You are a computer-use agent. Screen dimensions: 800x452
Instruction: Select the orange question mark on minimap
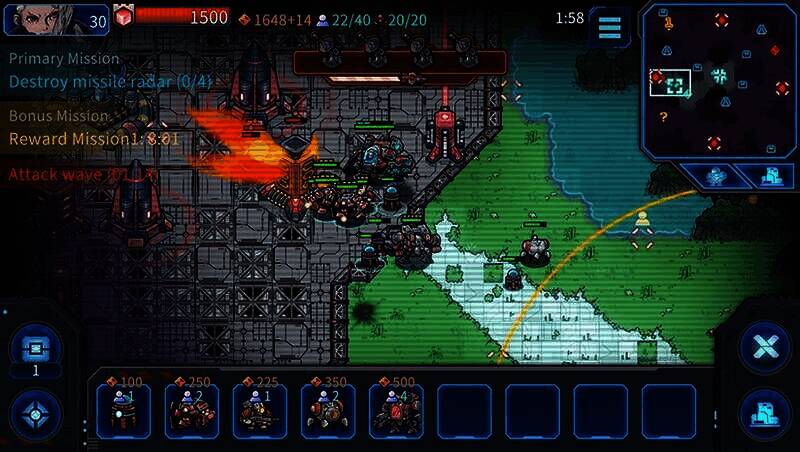pos(662,117)
